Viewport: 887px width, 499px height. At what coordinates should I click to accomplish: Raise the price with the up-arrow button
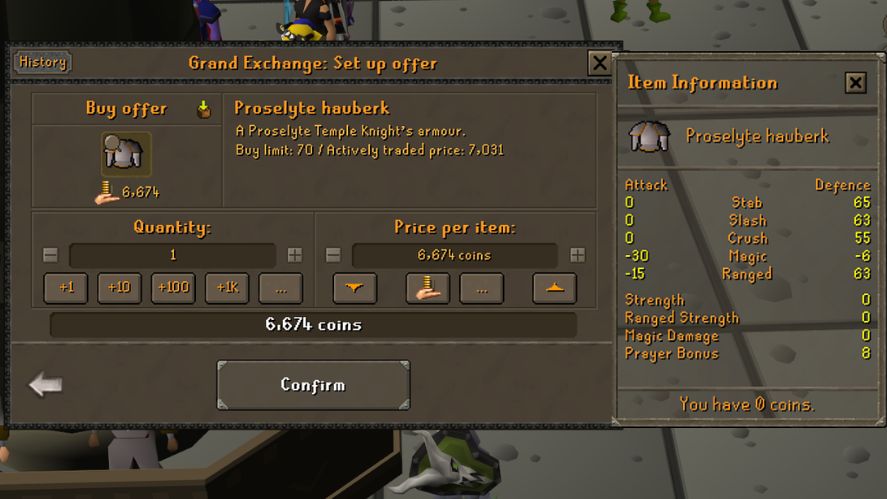[x=554, y=288]
